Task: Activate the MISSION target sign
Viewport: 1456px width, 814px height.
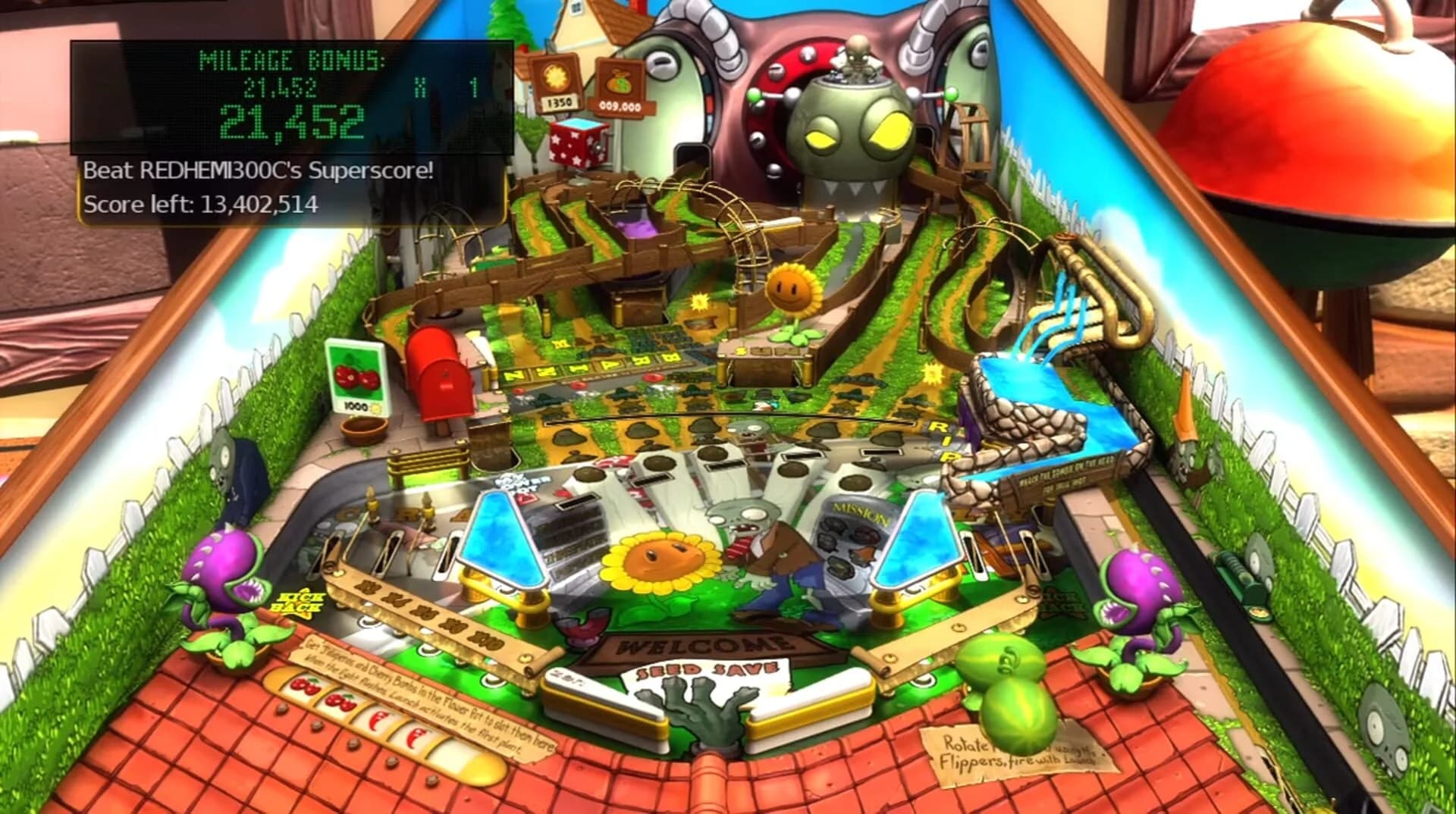Action: tap(861, 510)
